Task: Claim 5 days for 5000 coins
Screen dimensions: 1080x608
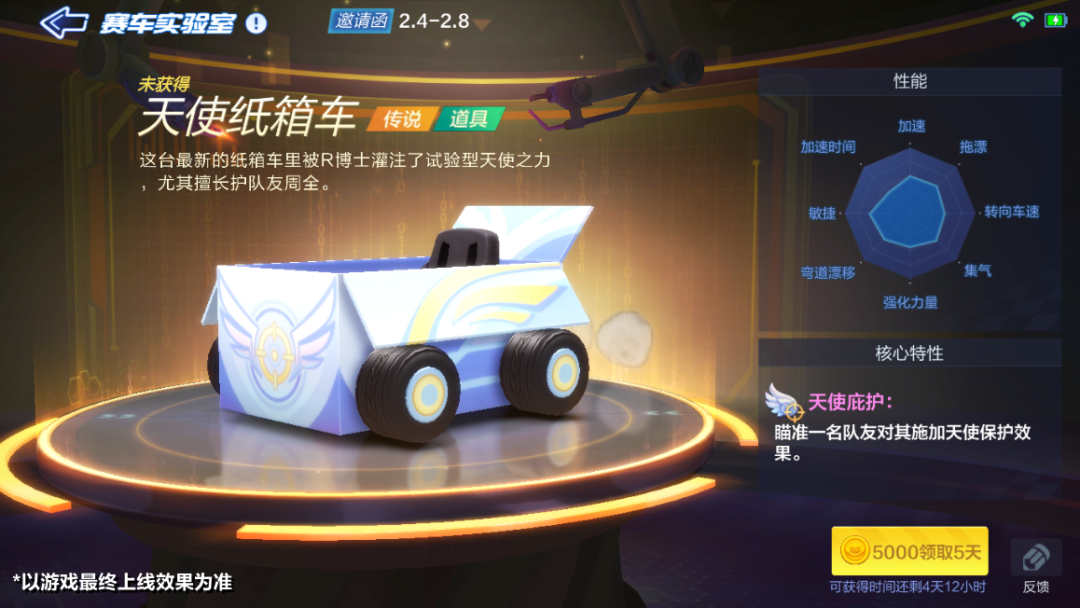Action: [x=910, y=551]
